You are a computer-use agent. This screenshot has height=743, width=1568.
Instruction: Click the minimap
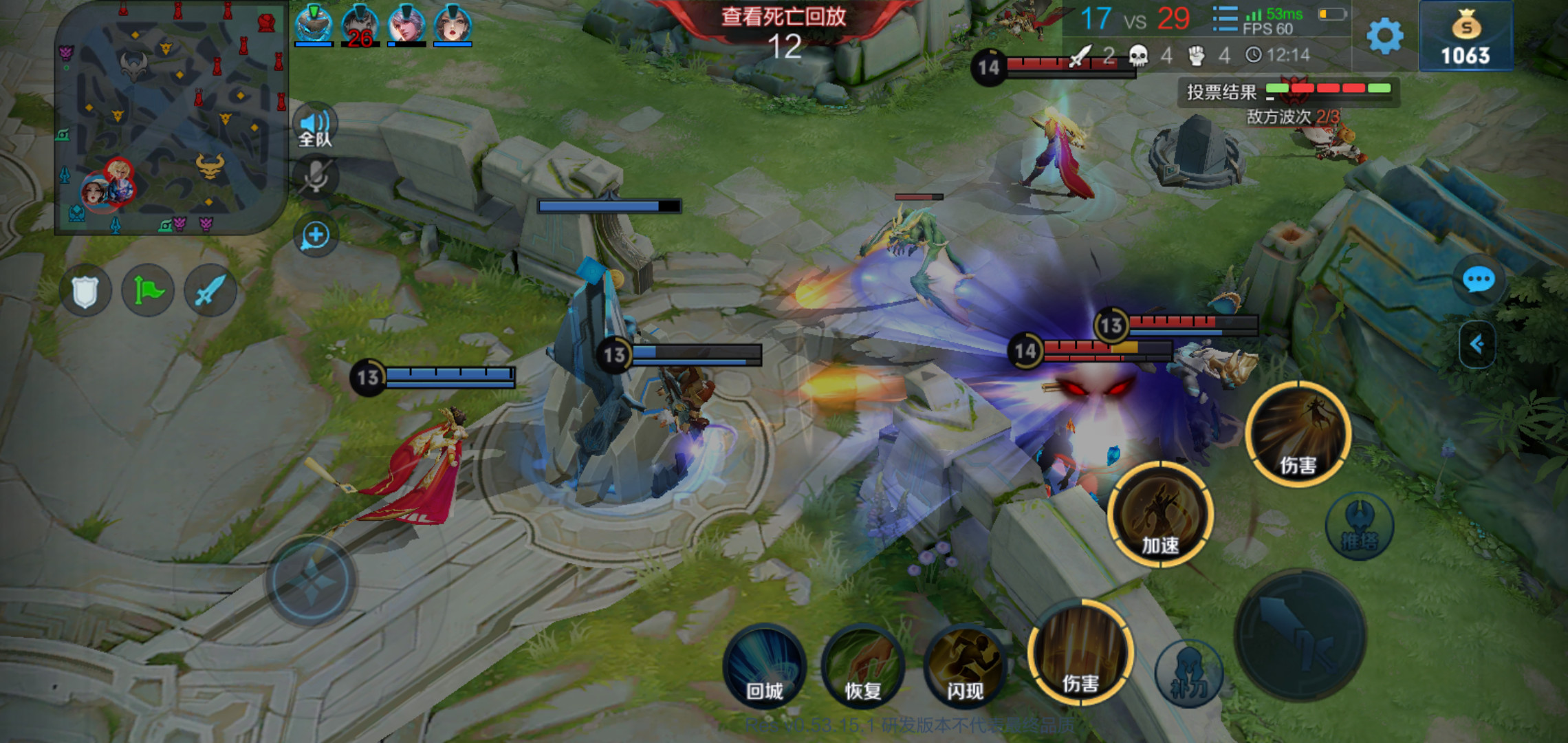coord(171,118)
